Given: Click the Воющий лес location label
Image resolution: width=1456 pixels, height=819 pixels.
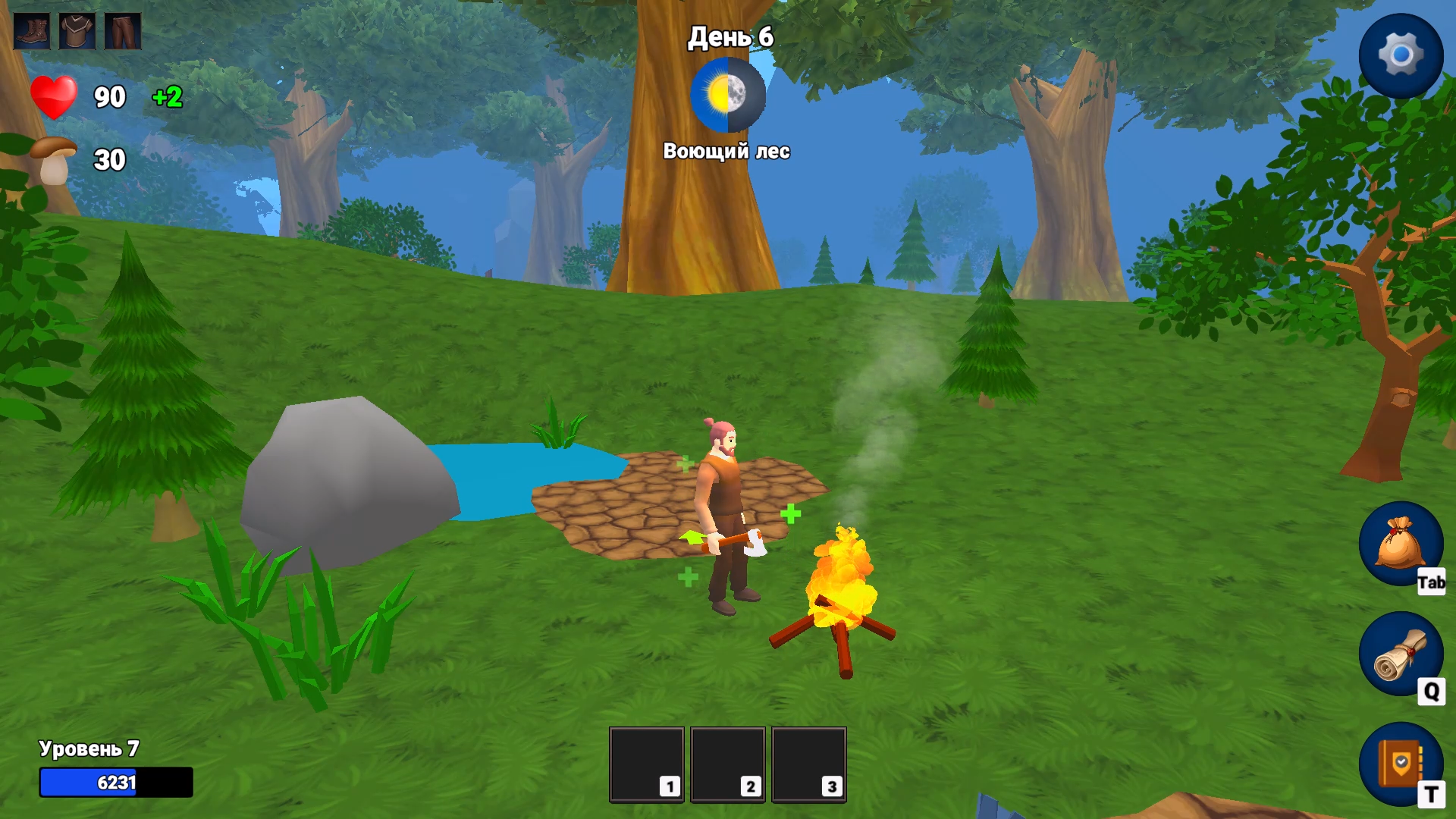Looking at the screenshot, I should coord(728,152).
